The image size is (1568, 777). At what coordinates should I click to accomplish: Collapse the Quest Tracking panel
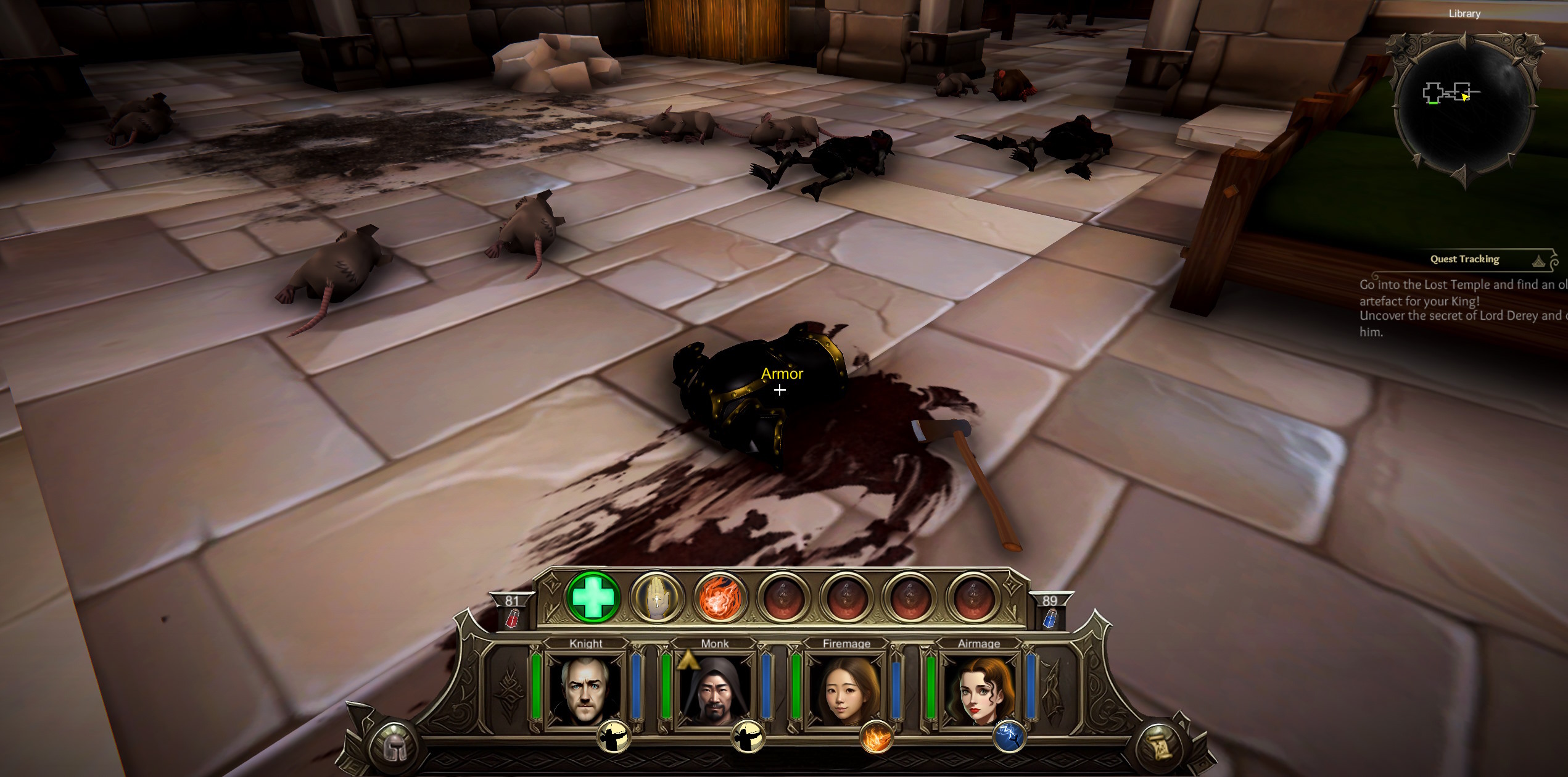click(x=1539, y=261)
